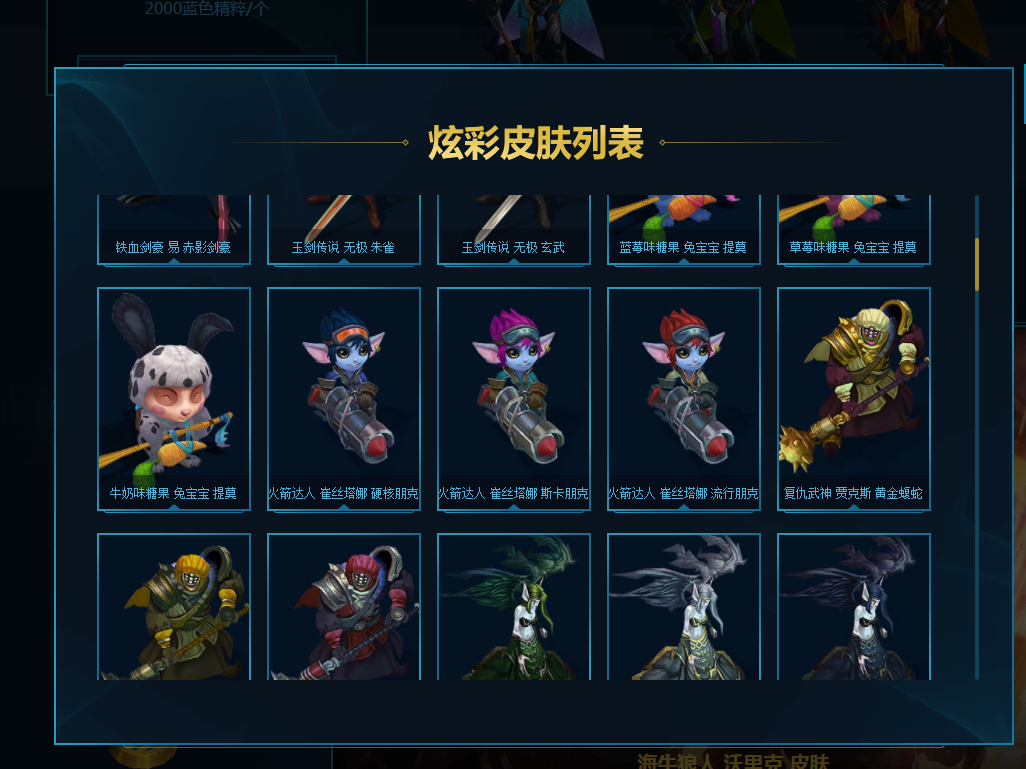Select the dark blue centaur chroma card

853,606
